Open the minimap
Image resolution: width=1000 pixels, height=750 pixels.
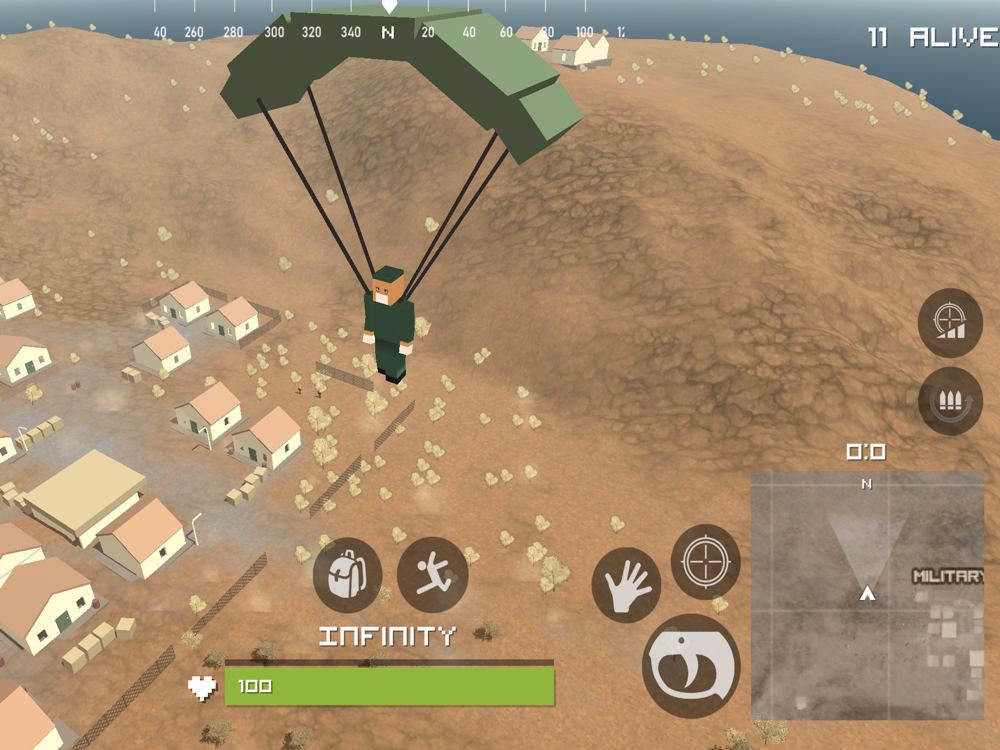[x=867, y=595]
